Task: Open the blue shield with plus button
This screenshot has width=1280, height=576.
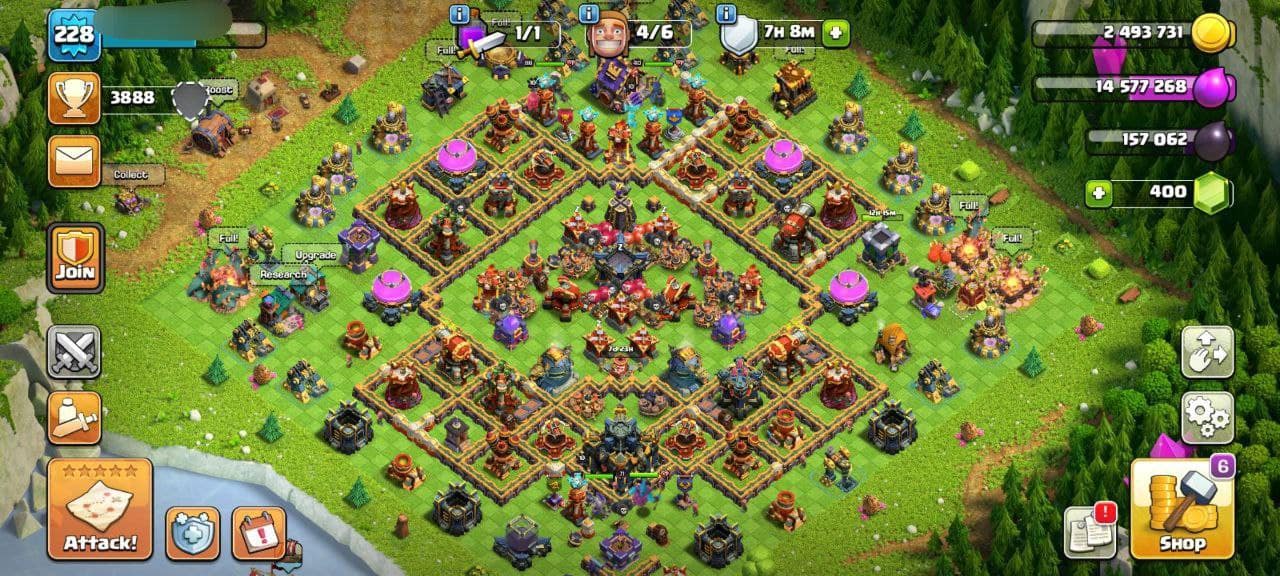Action: click(x=192, y=533)
